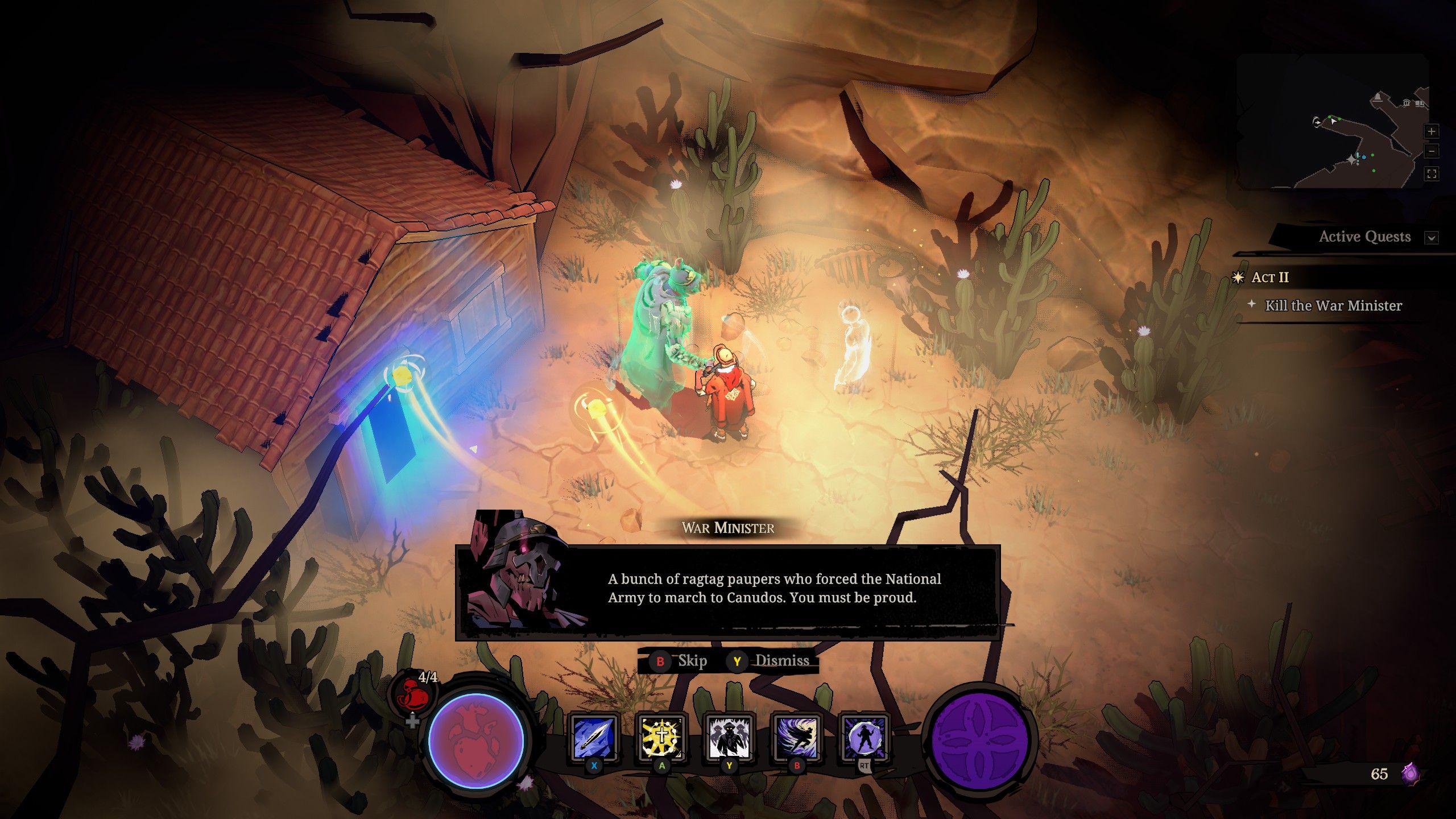
Task: Trigger the shadow clones hat figure ability
Action: [x=729, y=738]
